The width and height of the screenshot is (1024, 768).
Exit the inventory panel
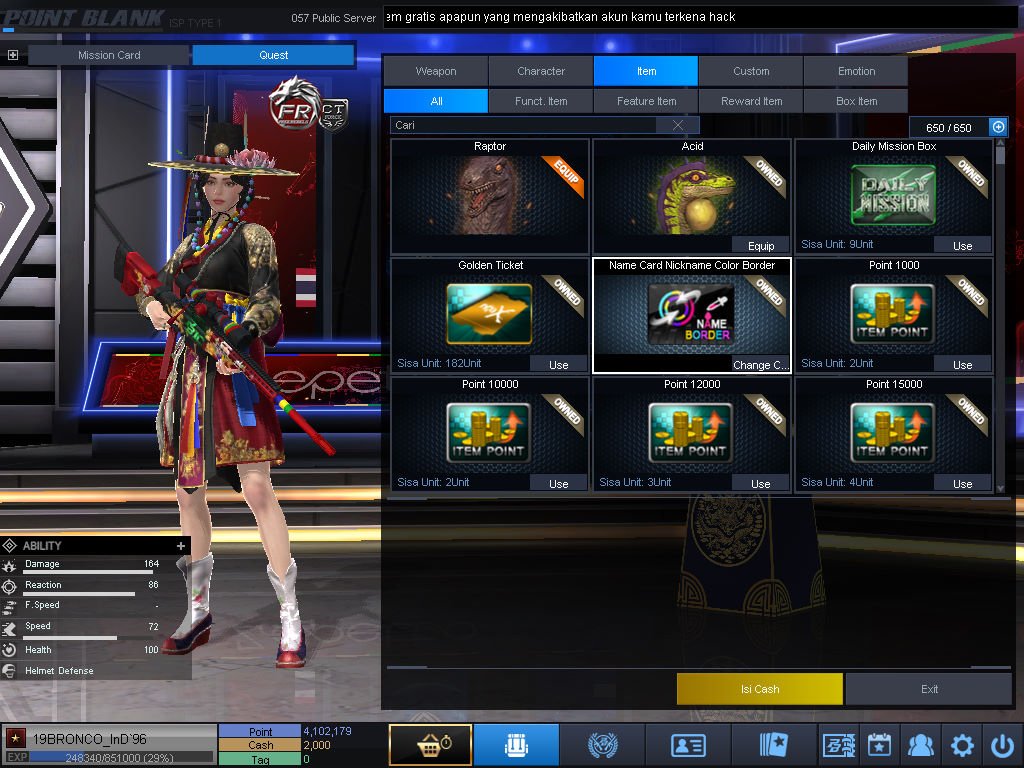point(929,689)
